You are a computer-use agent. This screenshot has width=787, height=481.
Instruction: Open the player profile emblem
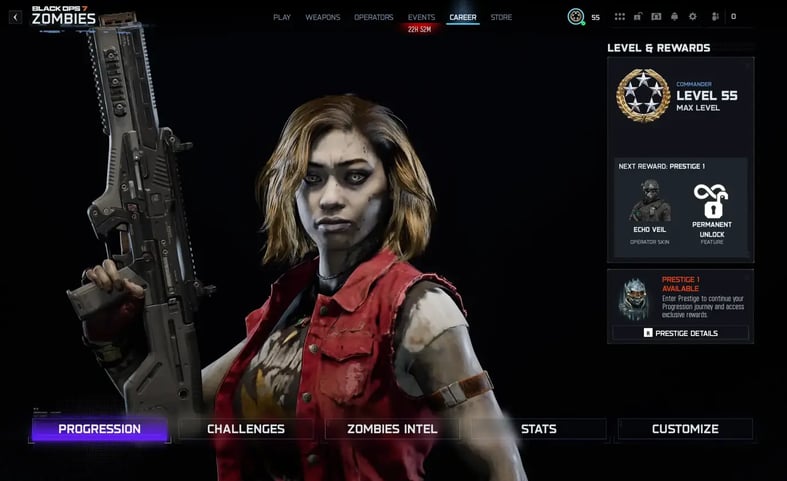[x=576, y=17]
